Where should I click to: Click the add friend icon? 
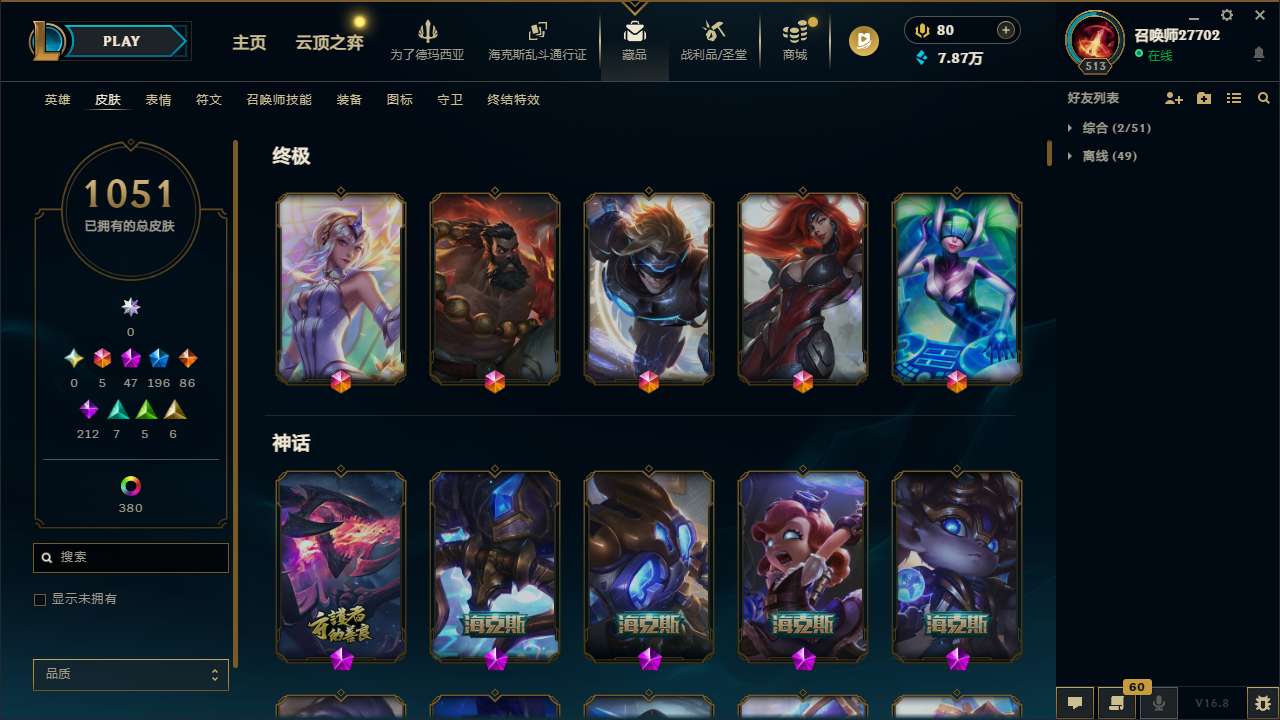click(1172, 98)
